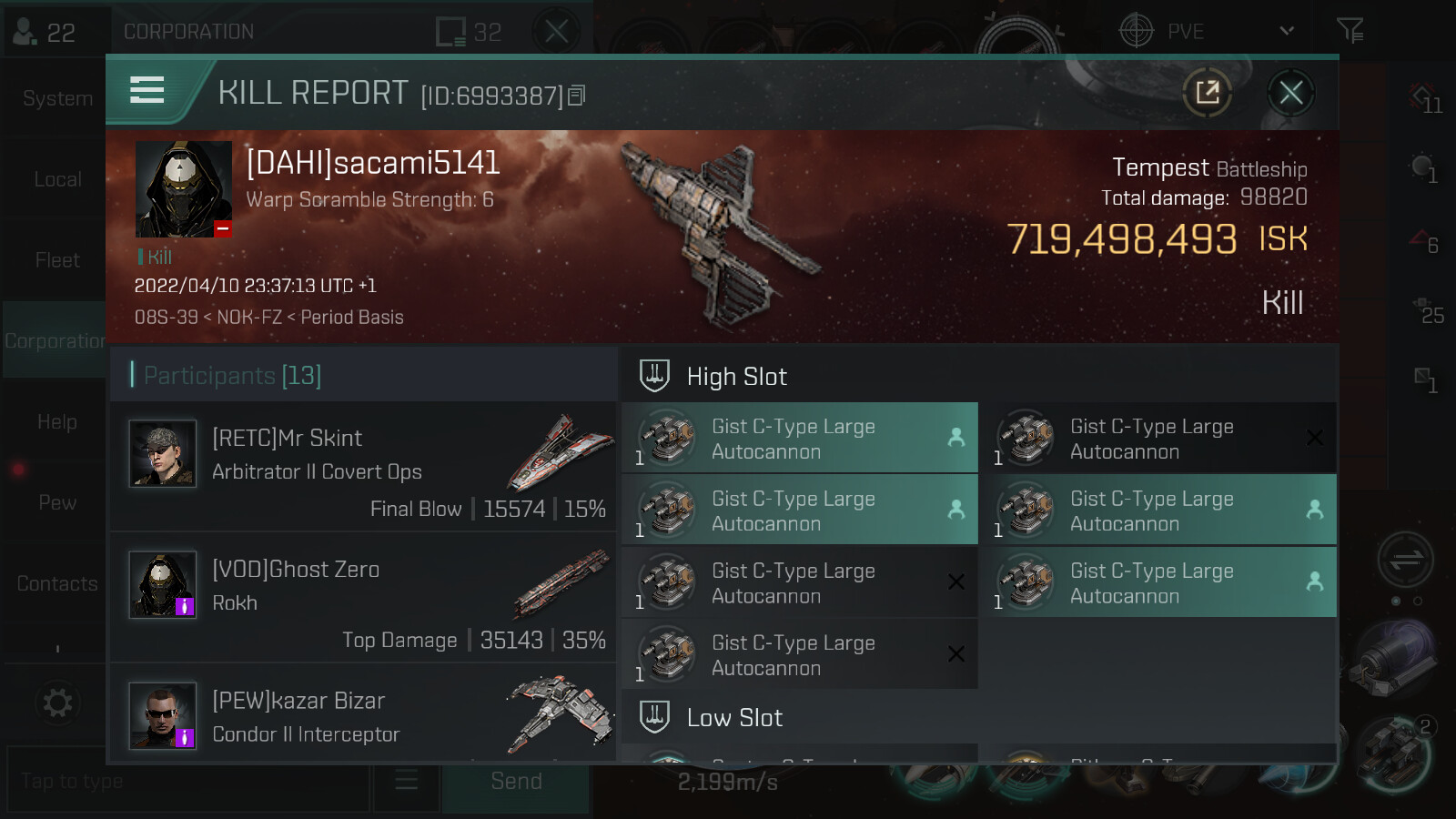This screenshot has height=819, width=1456.
Task: Send the chat message
Action: coord(516,782)
